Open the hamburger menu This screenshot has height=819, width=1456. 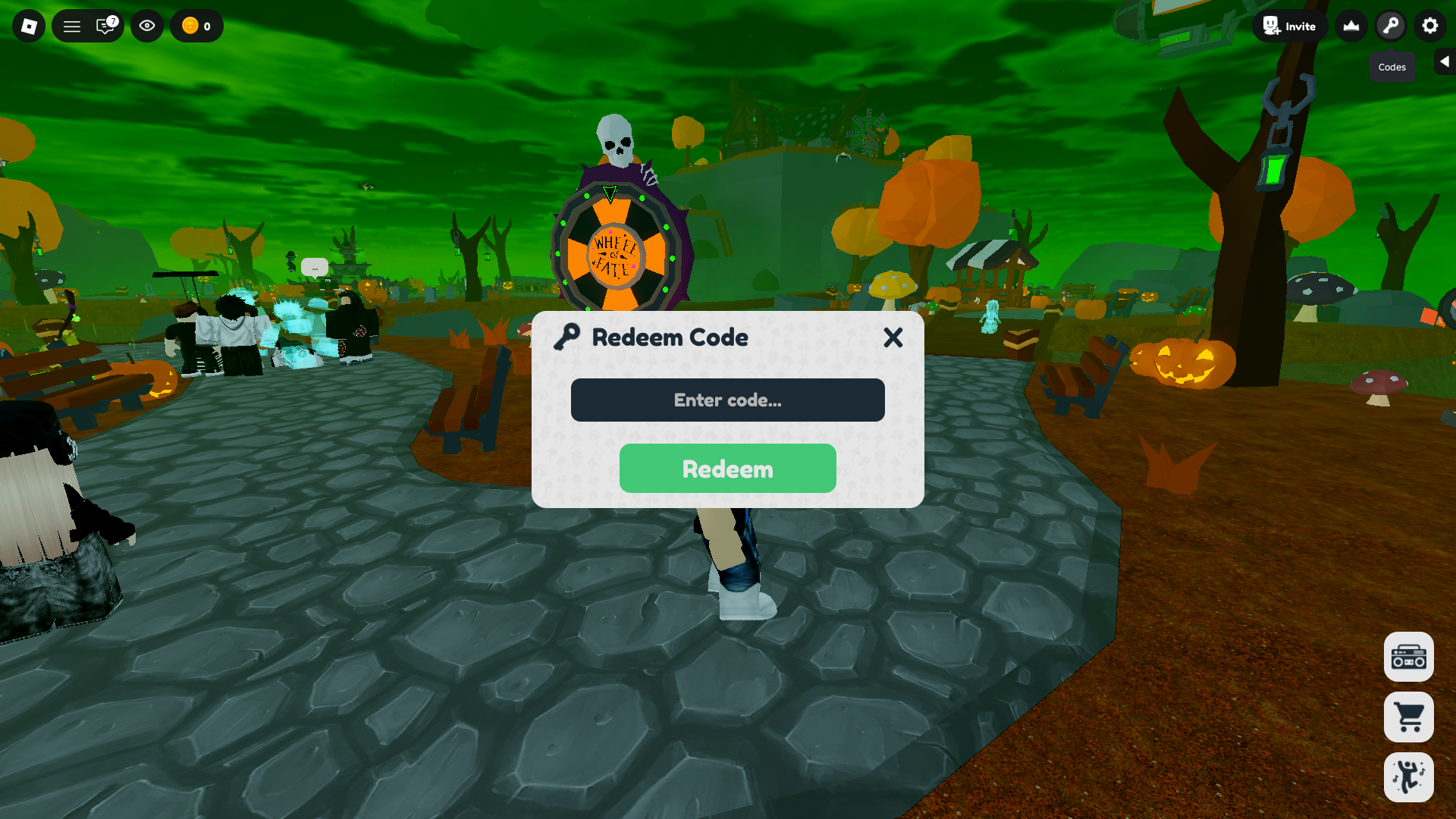(71, 25)
